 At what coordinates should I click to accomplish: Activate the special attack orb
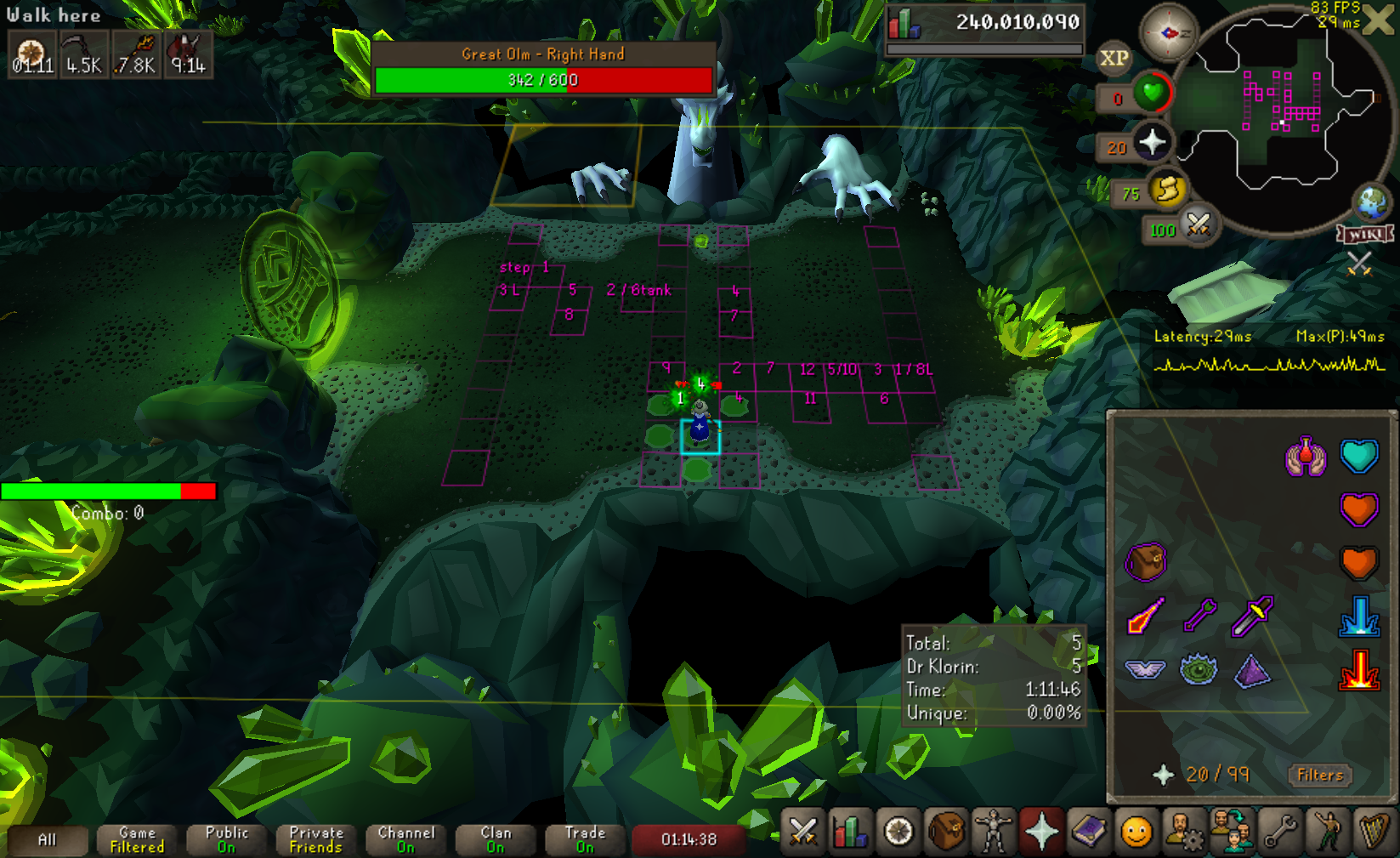pos(1199,225)
